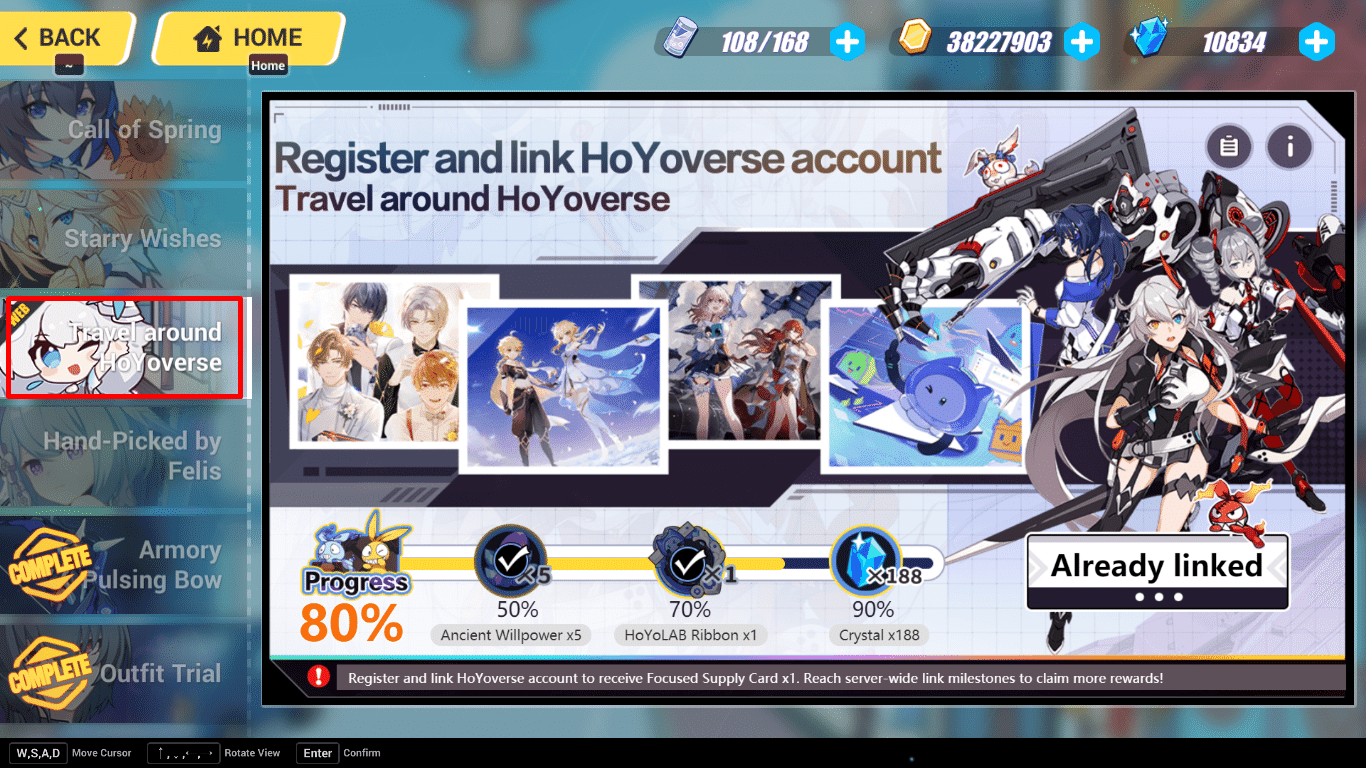Click the stamina battery icon
This screenshot has width=1366, height=768.
(x=683, y=40)
